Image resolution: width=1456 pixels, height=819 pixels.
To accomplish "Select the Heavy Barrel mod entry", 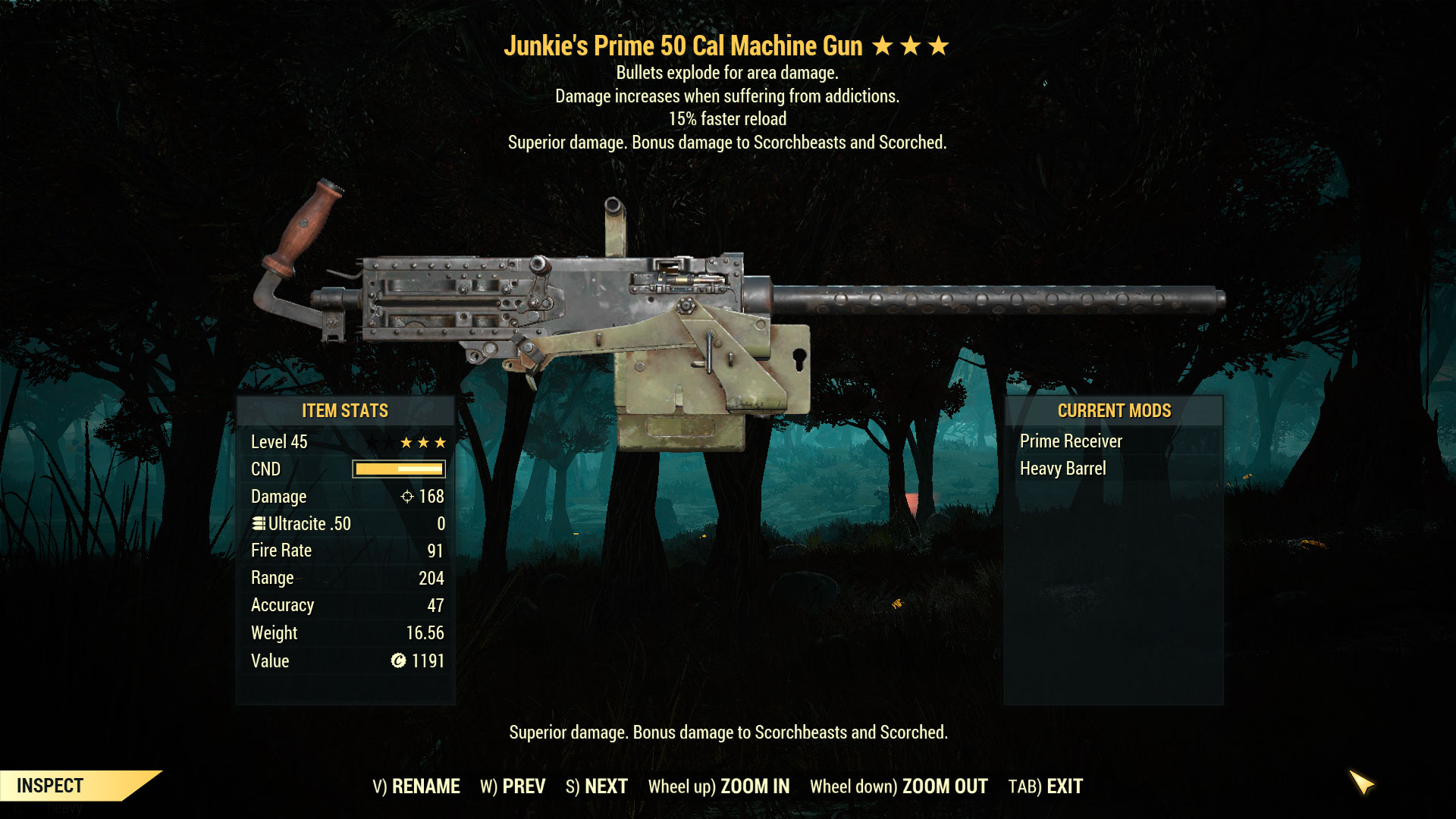I will (1063, 469).
